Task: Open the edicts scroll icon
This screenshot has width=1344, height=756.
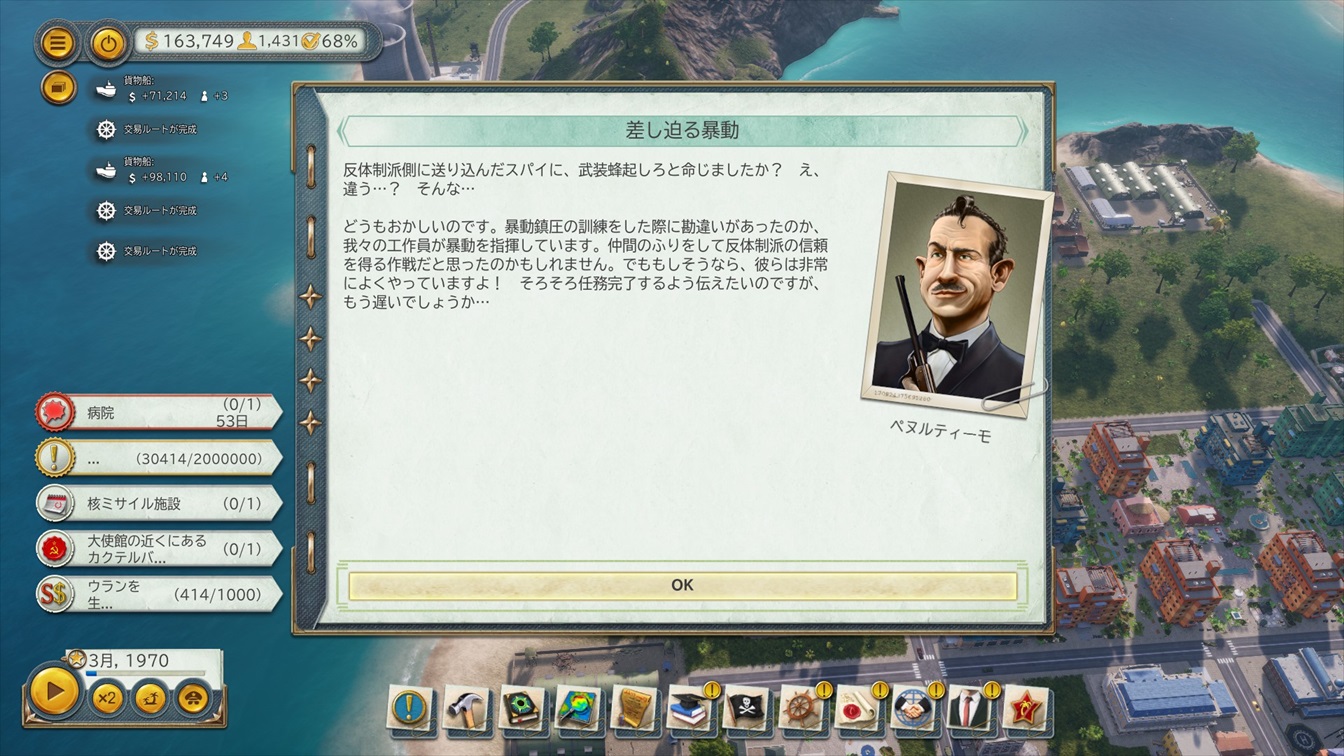Action: tap(633, 708)
